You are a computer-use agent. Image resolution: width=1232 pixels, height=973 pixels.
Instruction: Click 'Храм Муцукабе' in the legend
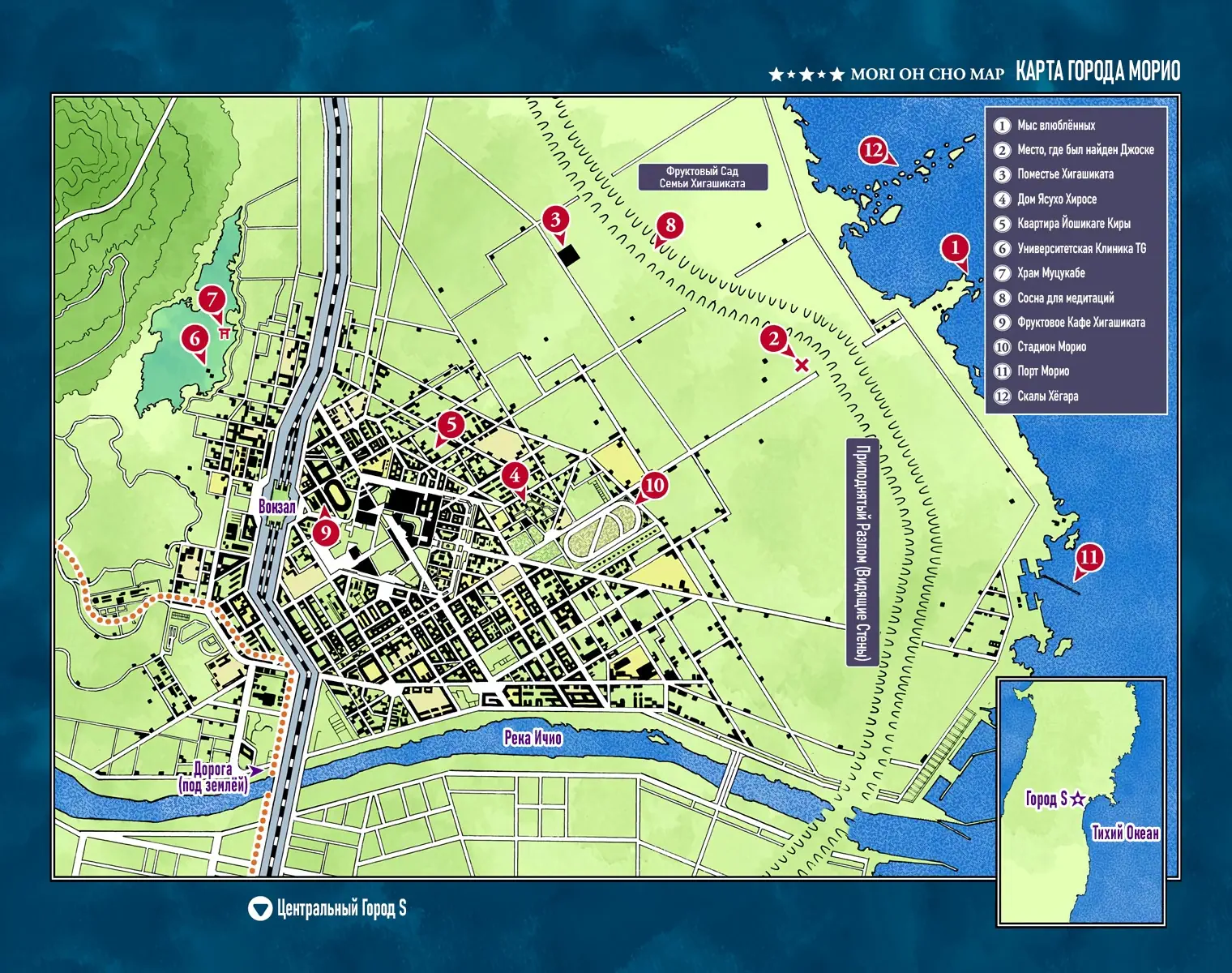1050,273
